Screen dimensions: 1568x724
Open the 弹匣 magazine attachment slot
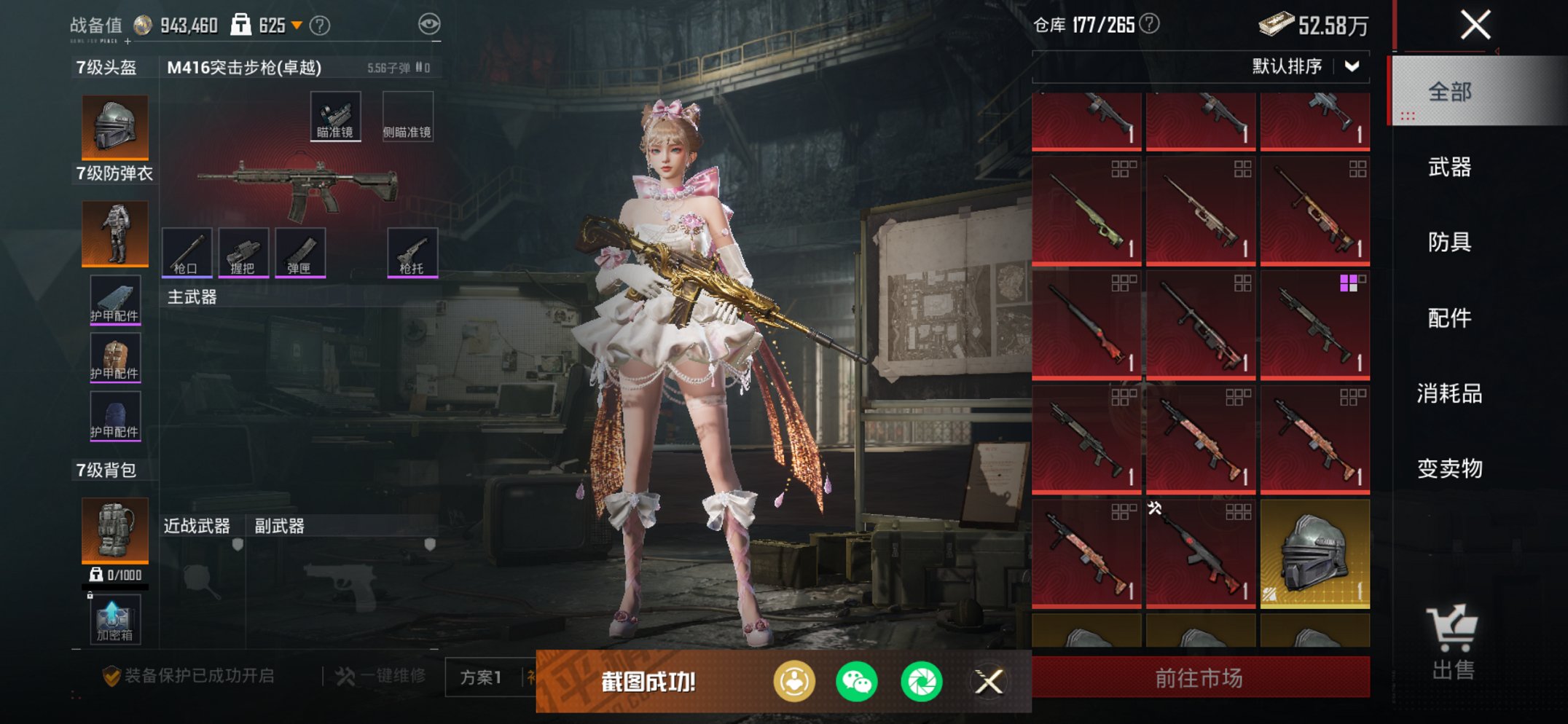tap(300, 253)
